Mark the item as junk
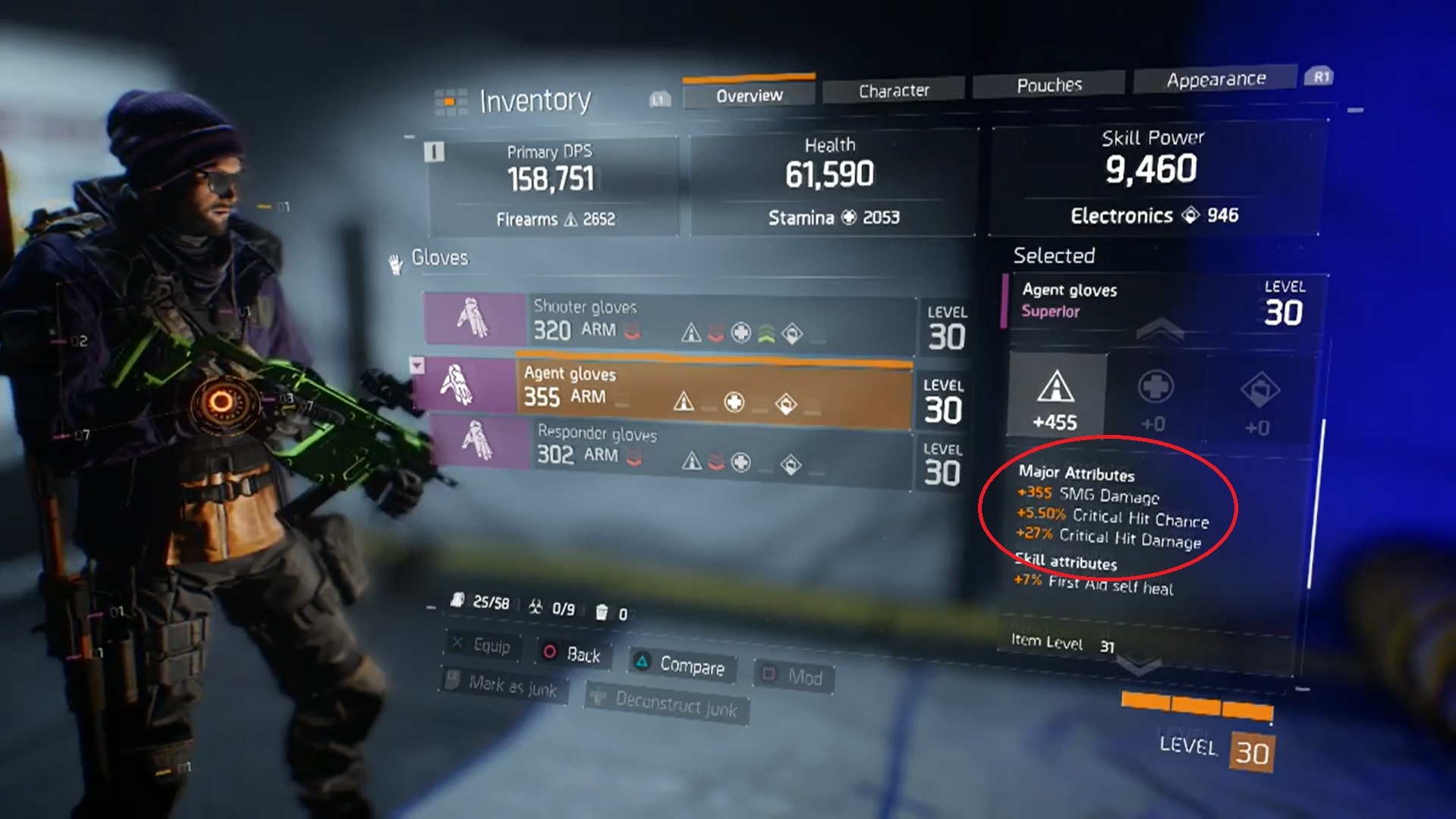The height and width of the screenshot is (819, 1456). (x=503, y=685)
